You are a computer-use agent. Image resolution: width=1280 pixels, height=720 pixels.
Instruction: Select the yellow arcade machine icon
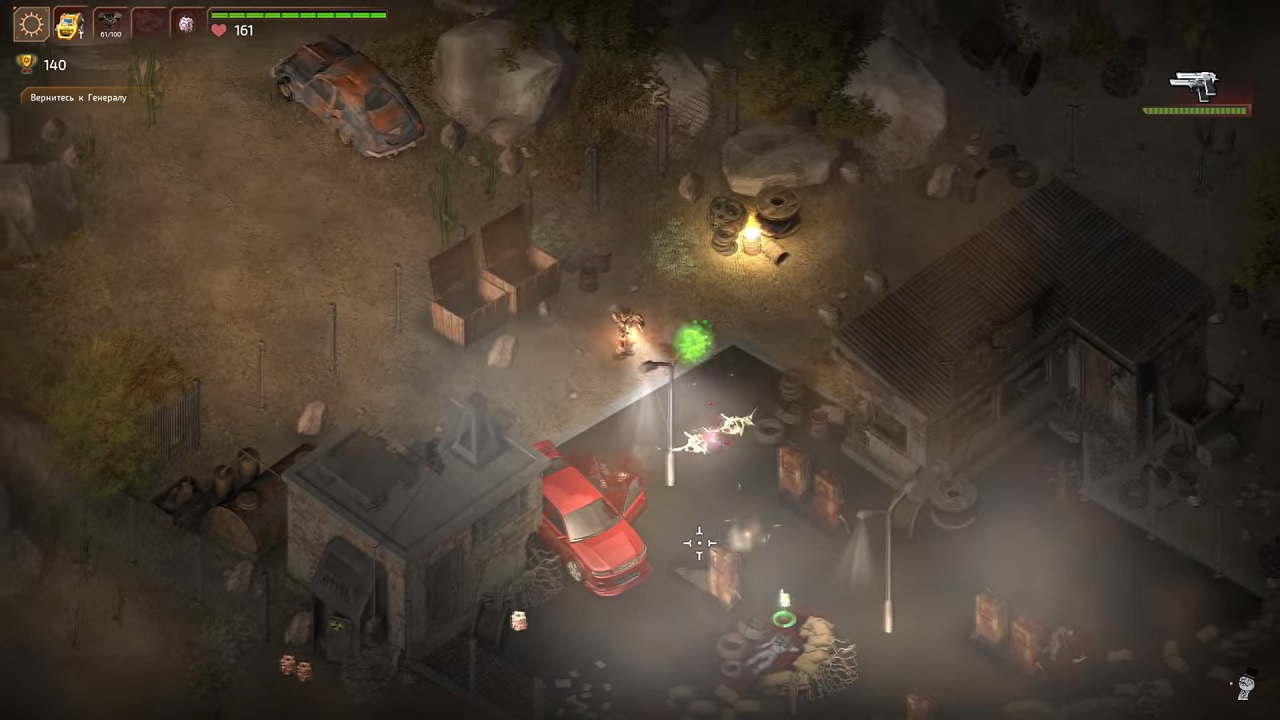click(70, 24)
